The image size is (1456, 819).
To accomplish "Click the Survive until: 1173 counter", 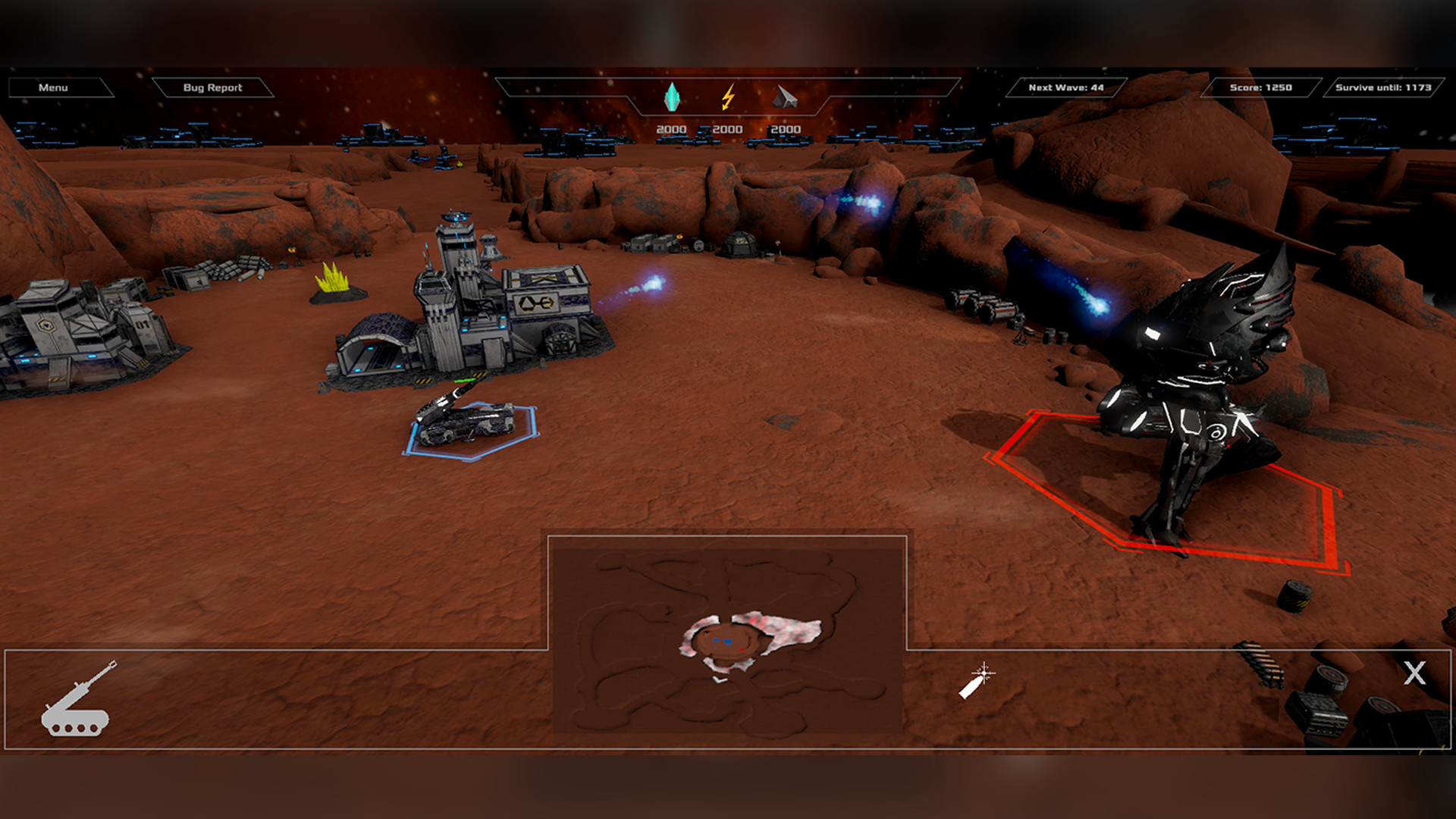I will tap(1382, 87).
